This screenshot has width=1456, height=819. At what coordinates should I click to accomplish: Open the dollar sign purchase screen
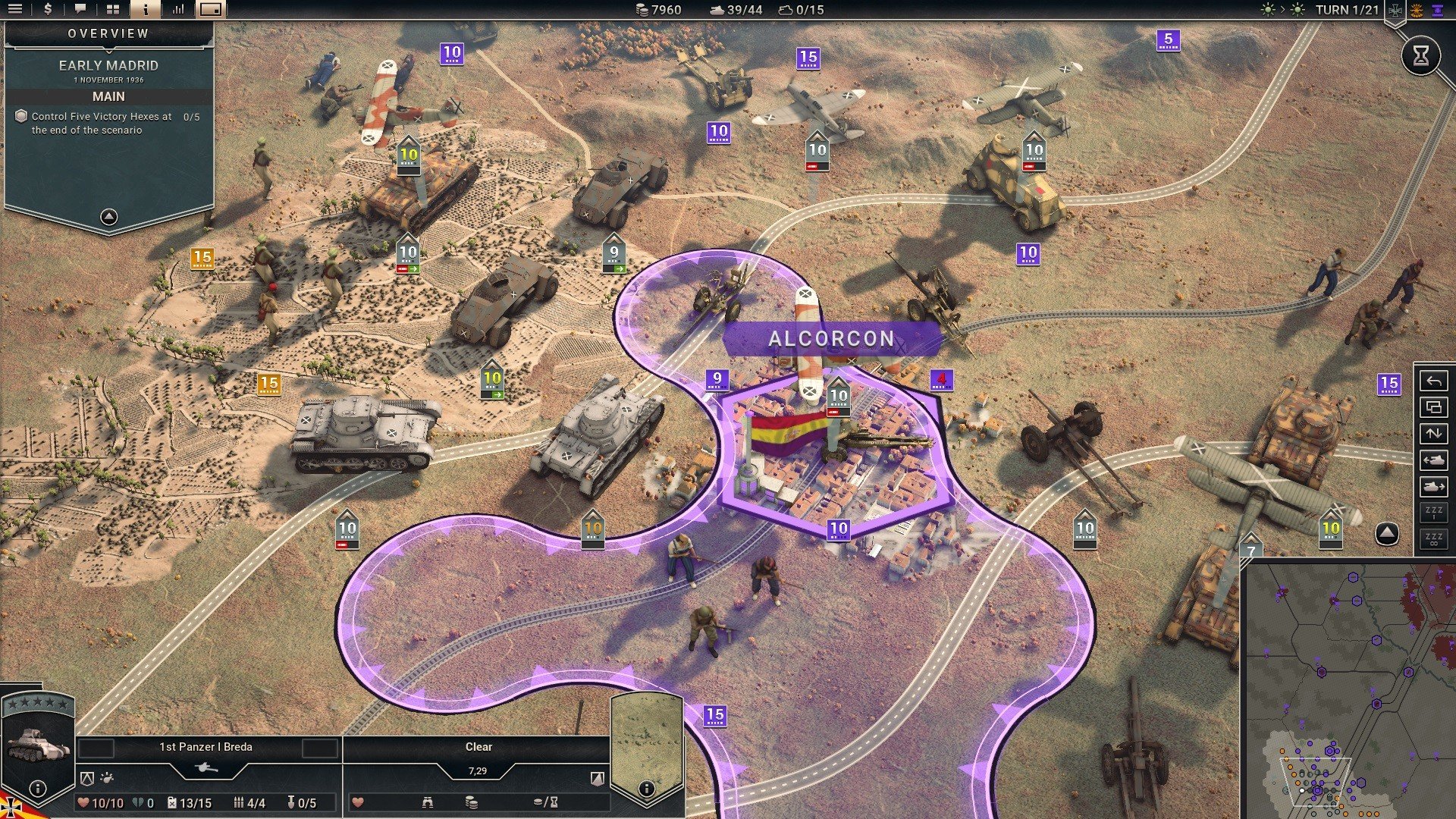48,9
